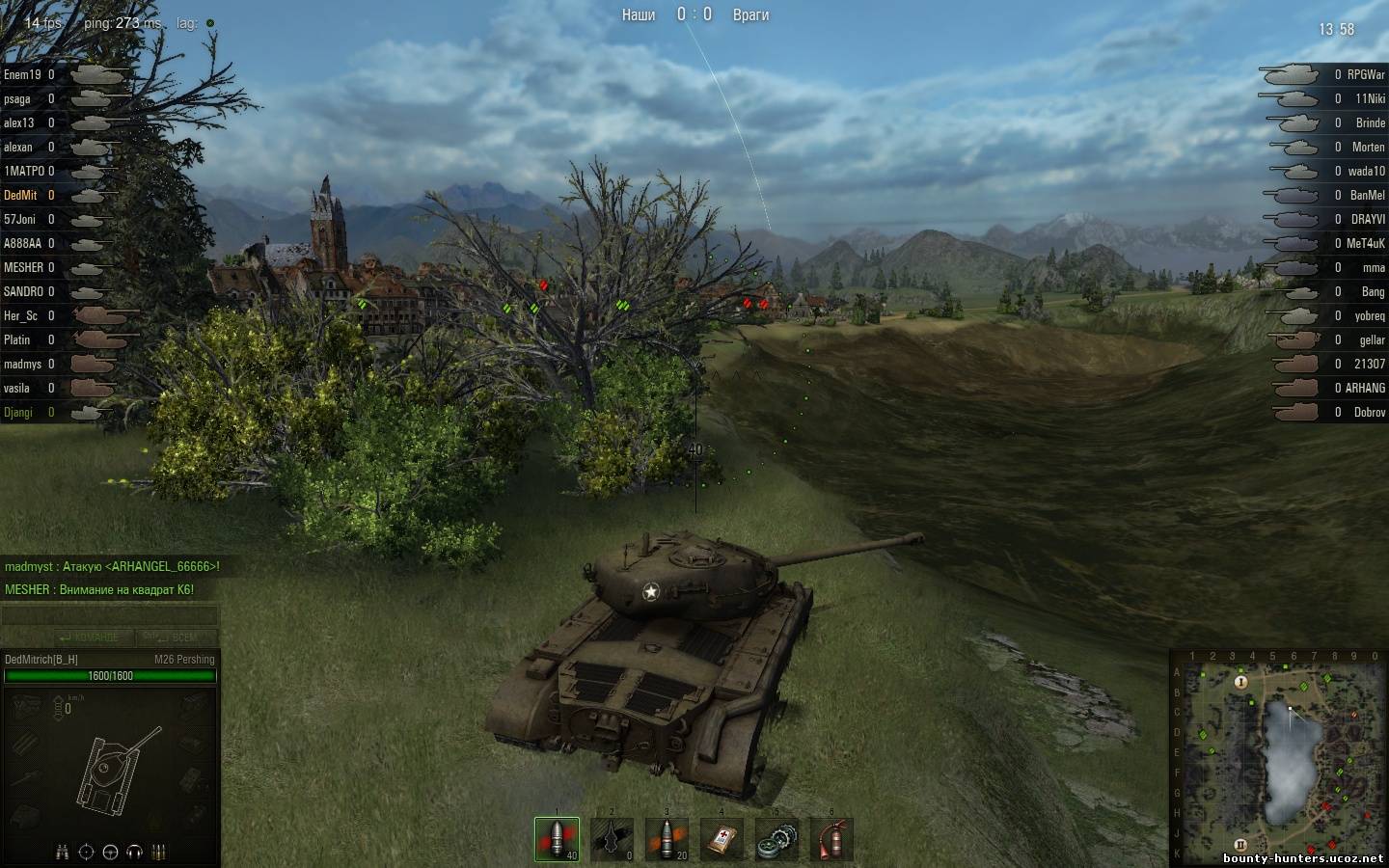Click the headphones radio operator icon

(x=135, y=852)
